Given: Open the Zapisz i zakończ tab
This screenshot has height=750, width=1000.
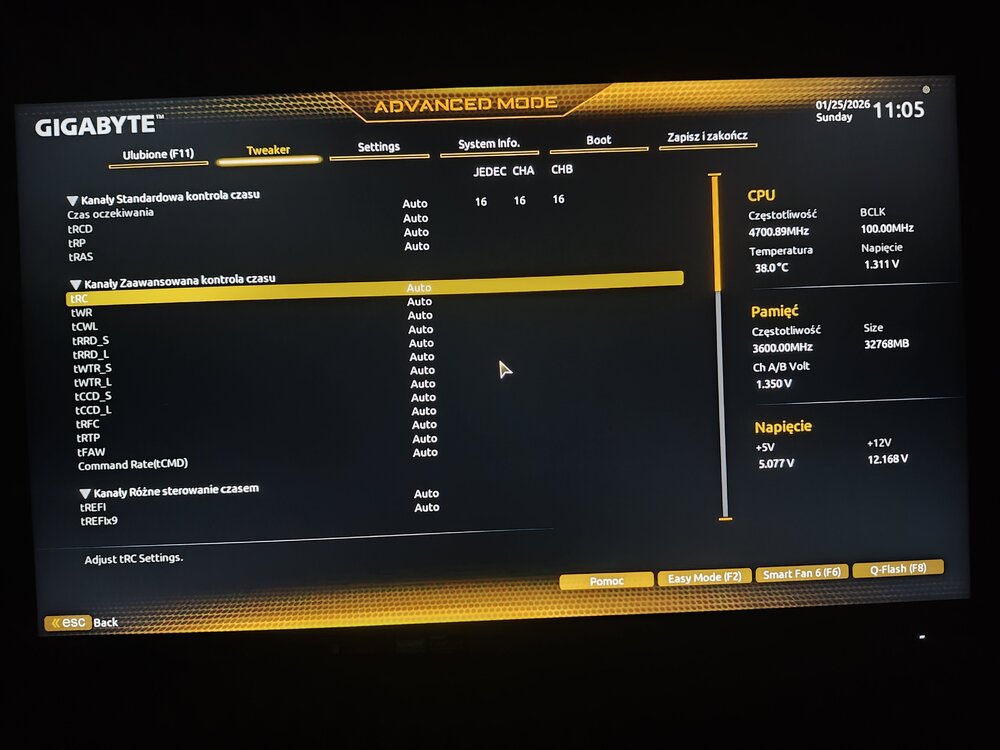Looking at the screenshot, I should coord(708,136).
